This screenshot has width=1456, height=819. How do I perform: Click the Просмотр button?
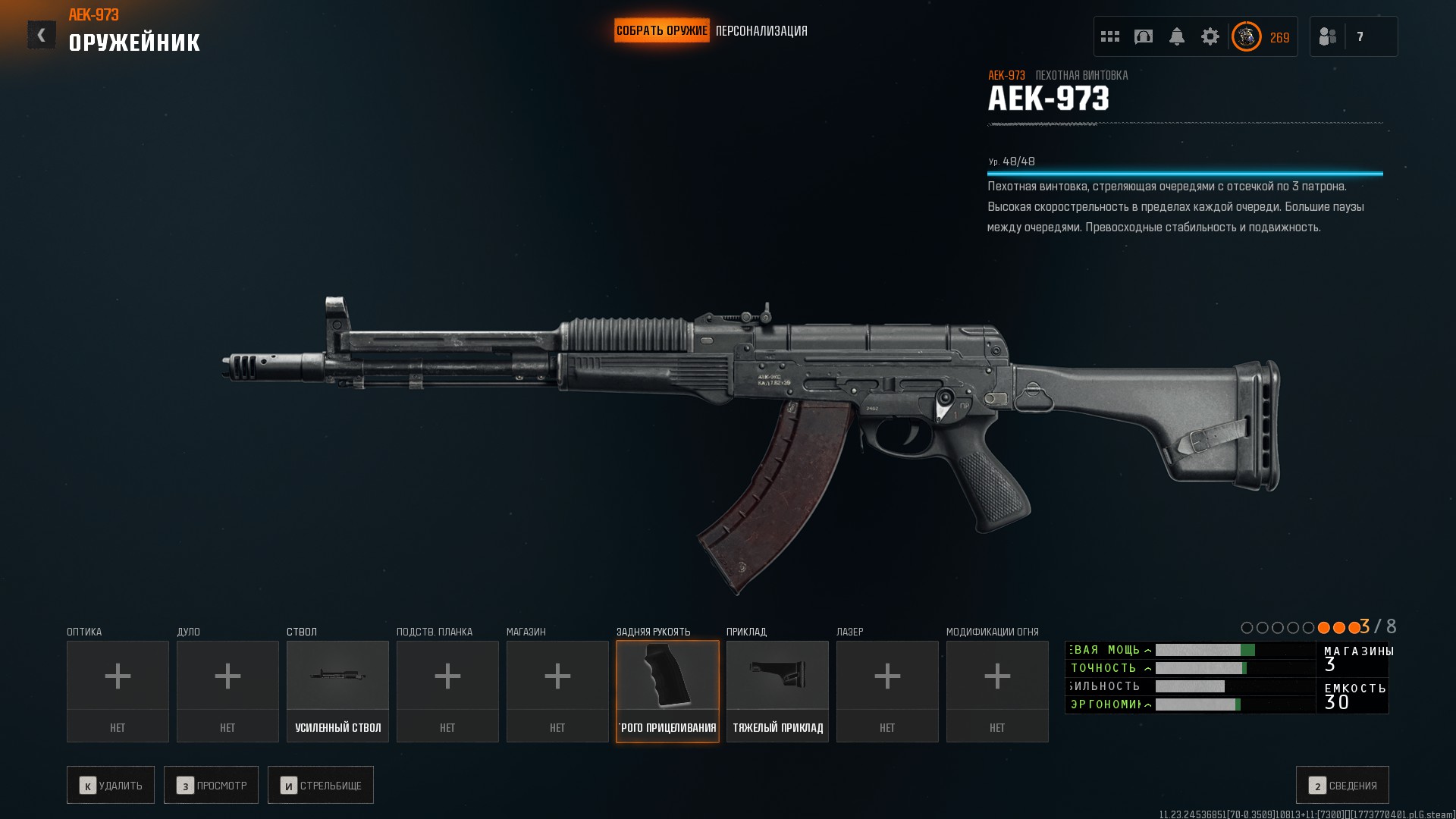pos(211,785)
